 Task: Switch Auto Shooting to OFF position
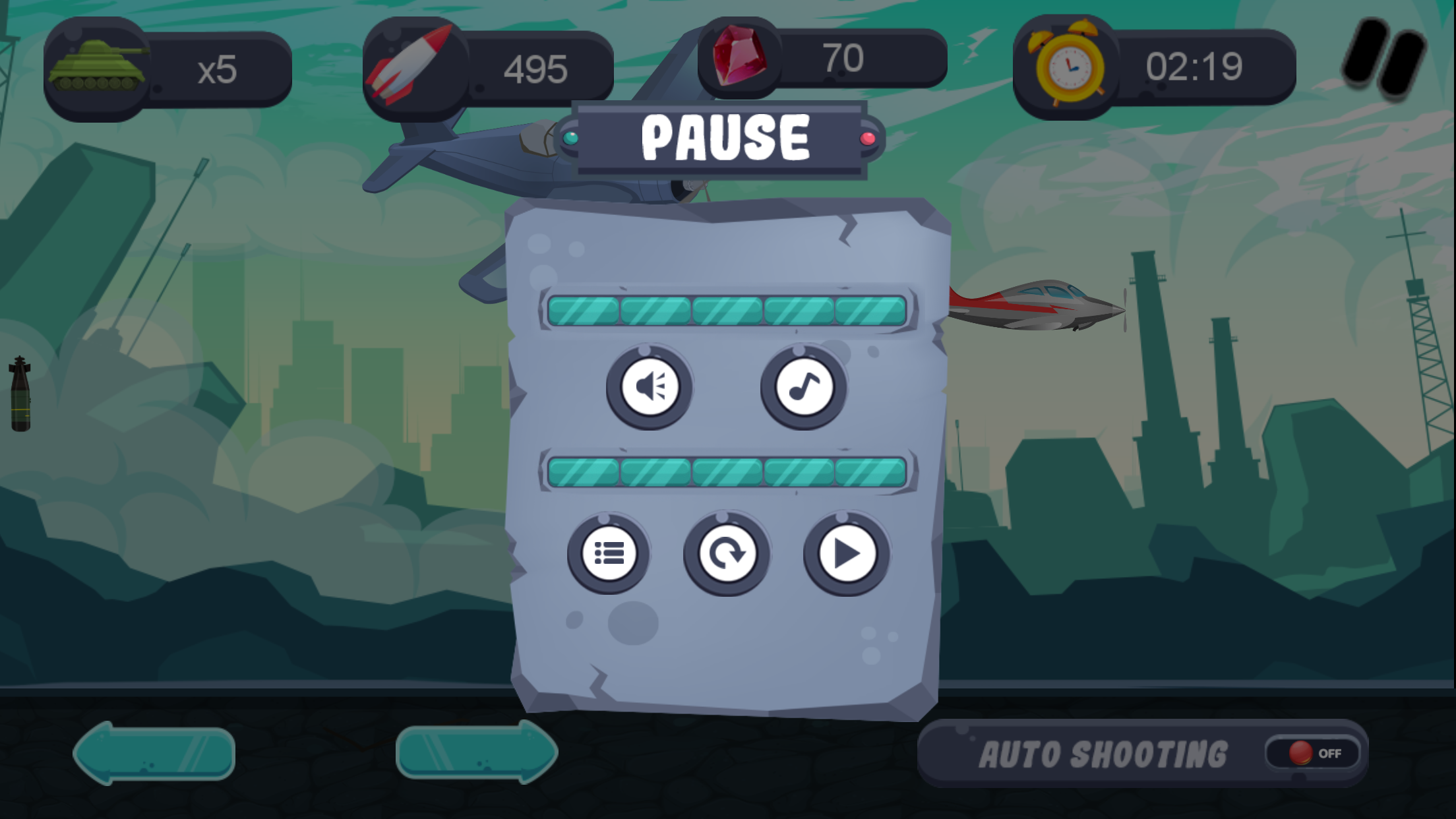click(x=1312, y=754)
